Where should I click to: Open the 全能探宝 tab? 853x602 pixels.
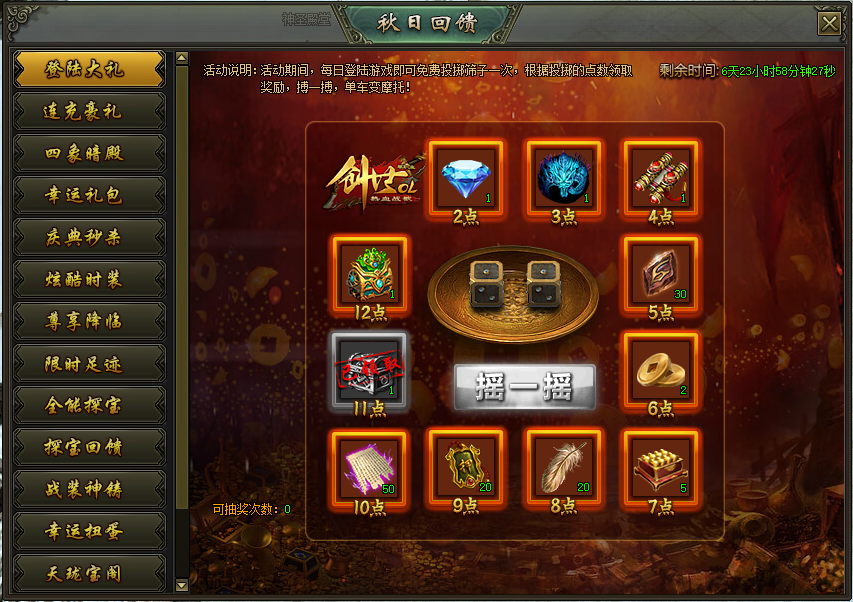(89, 405)
